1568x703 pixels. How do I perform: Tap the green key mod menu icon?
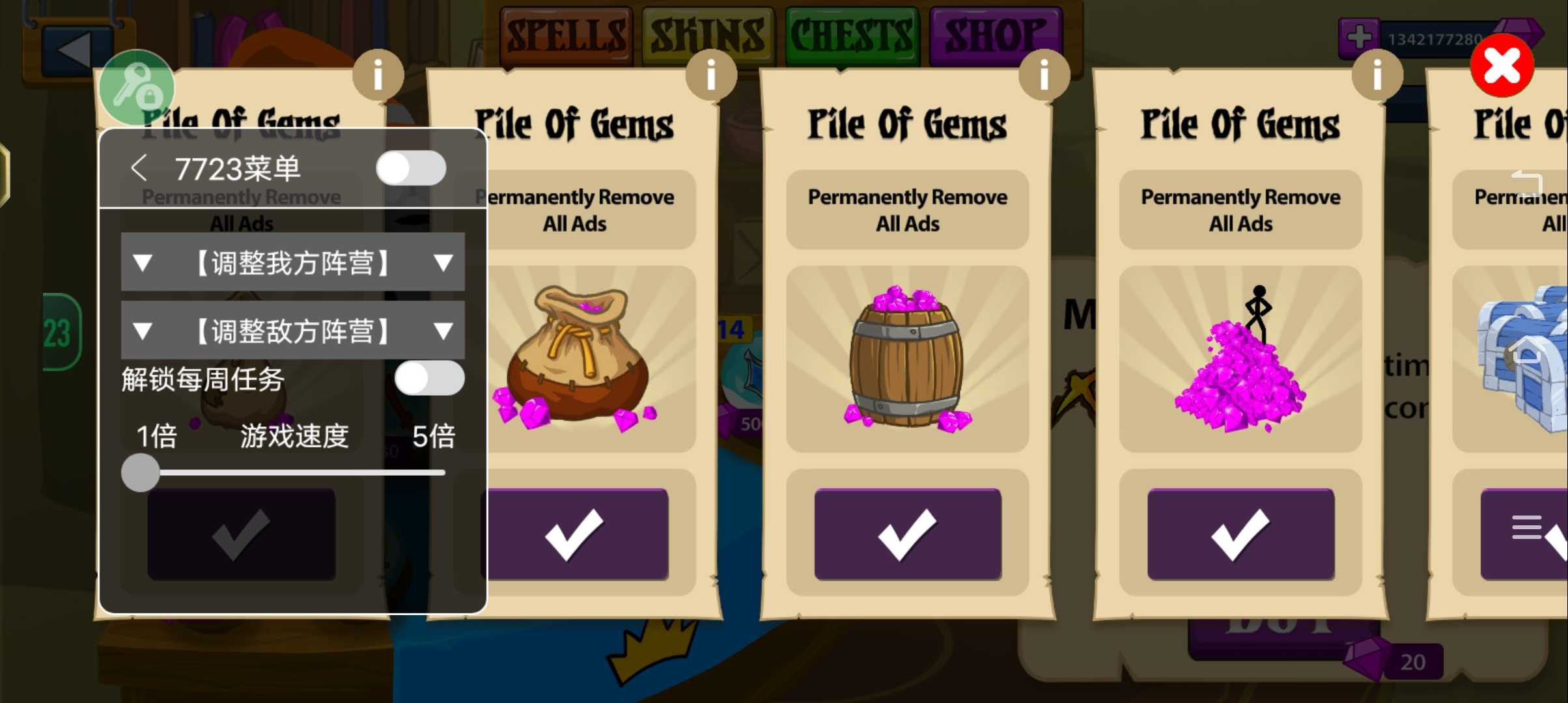click(x=137, y=88)
